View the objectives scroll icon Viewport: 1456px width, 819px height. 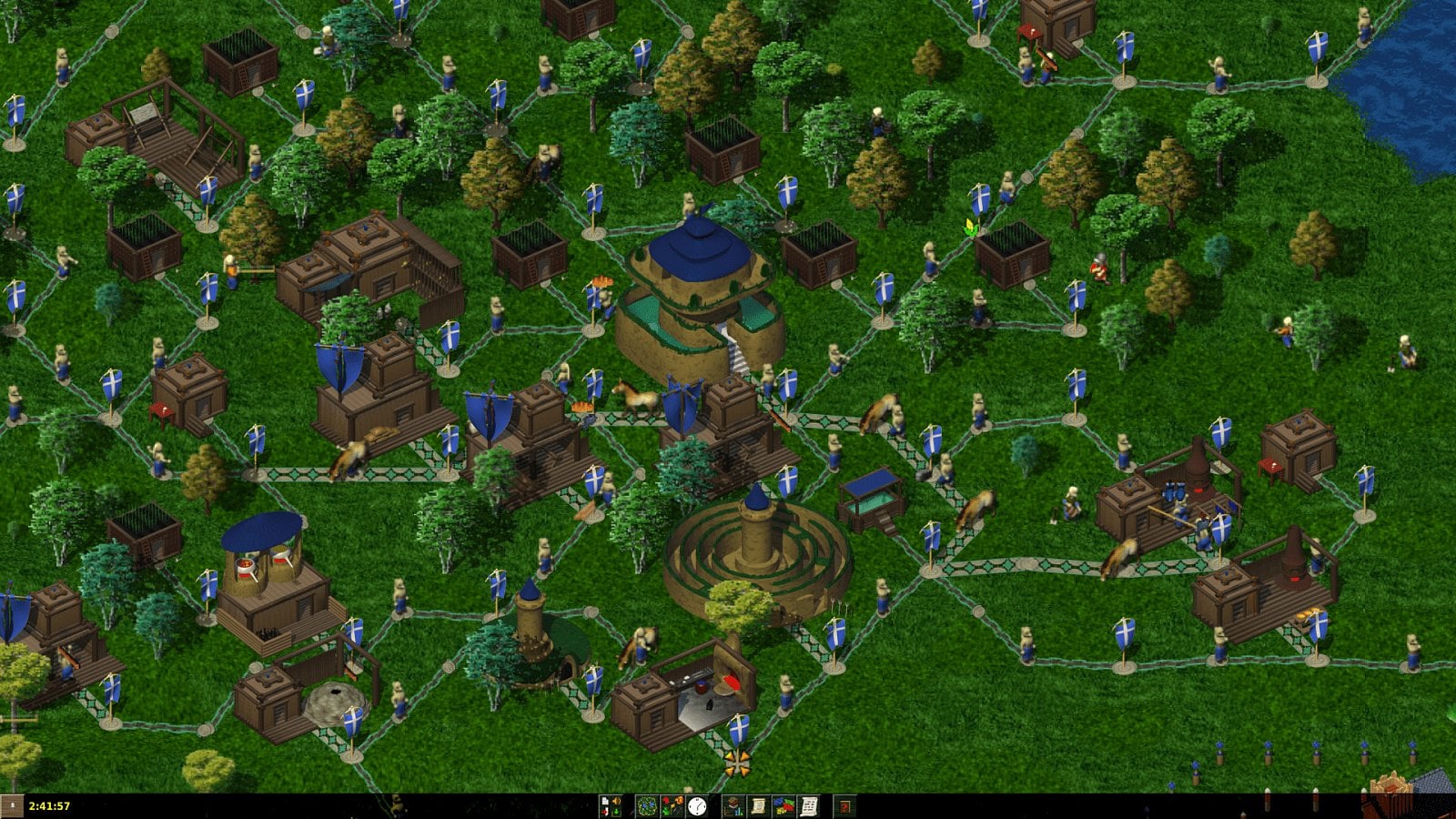tap(759, 804)
